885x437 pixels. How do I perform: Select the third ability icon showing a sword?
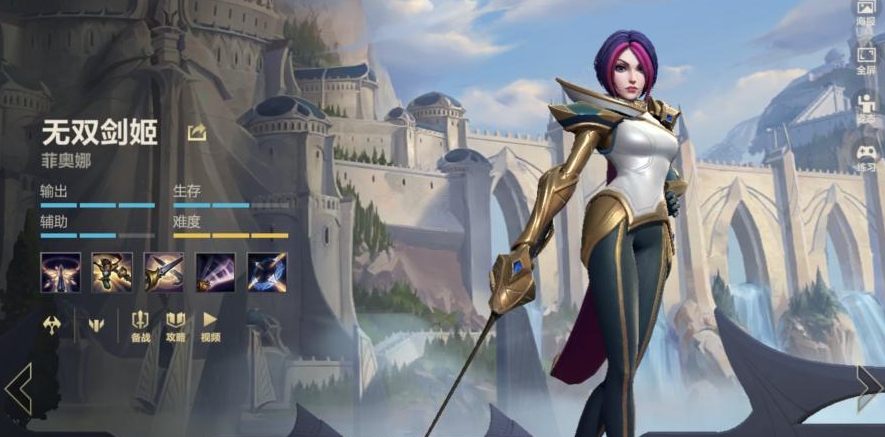163,272
